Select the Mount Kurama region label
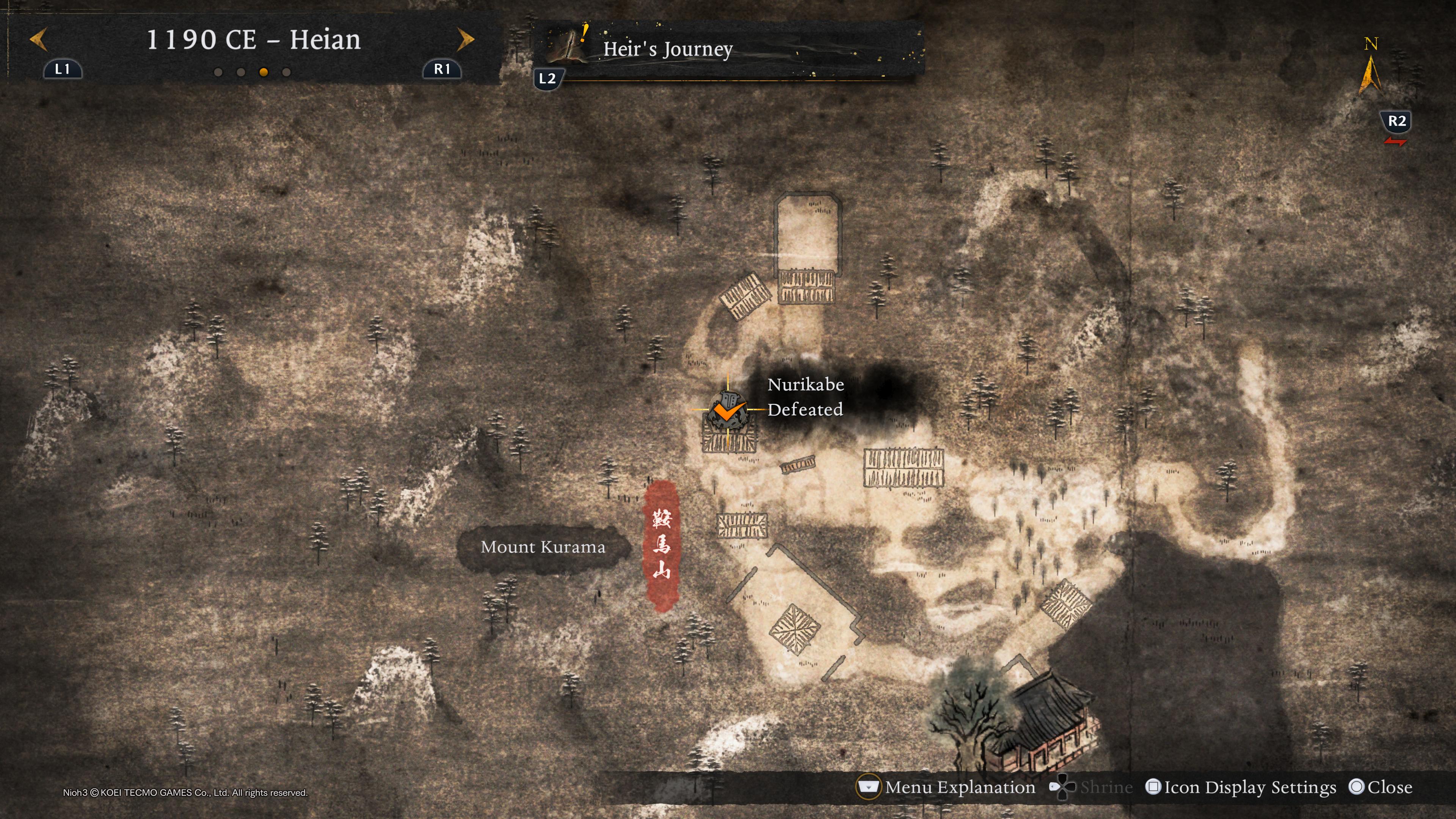This screenshot has width=1456, height=819. (543, 547)
